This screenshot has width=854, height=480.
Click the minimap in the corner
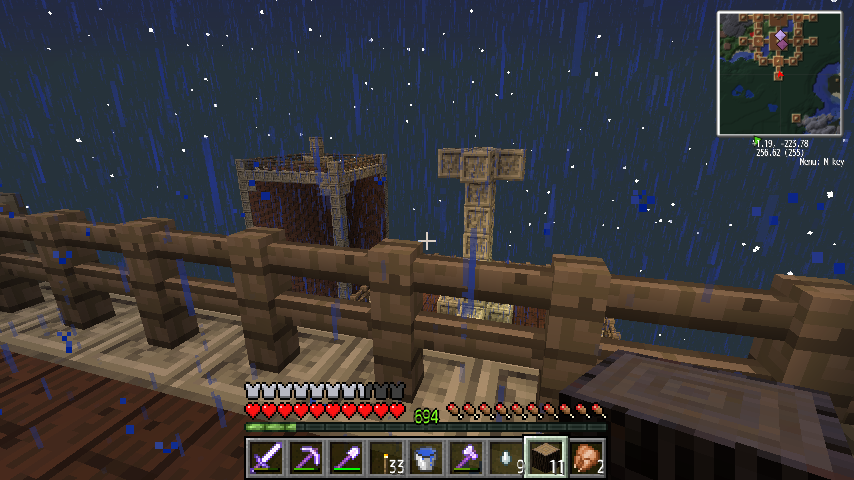tap(780, 73)
